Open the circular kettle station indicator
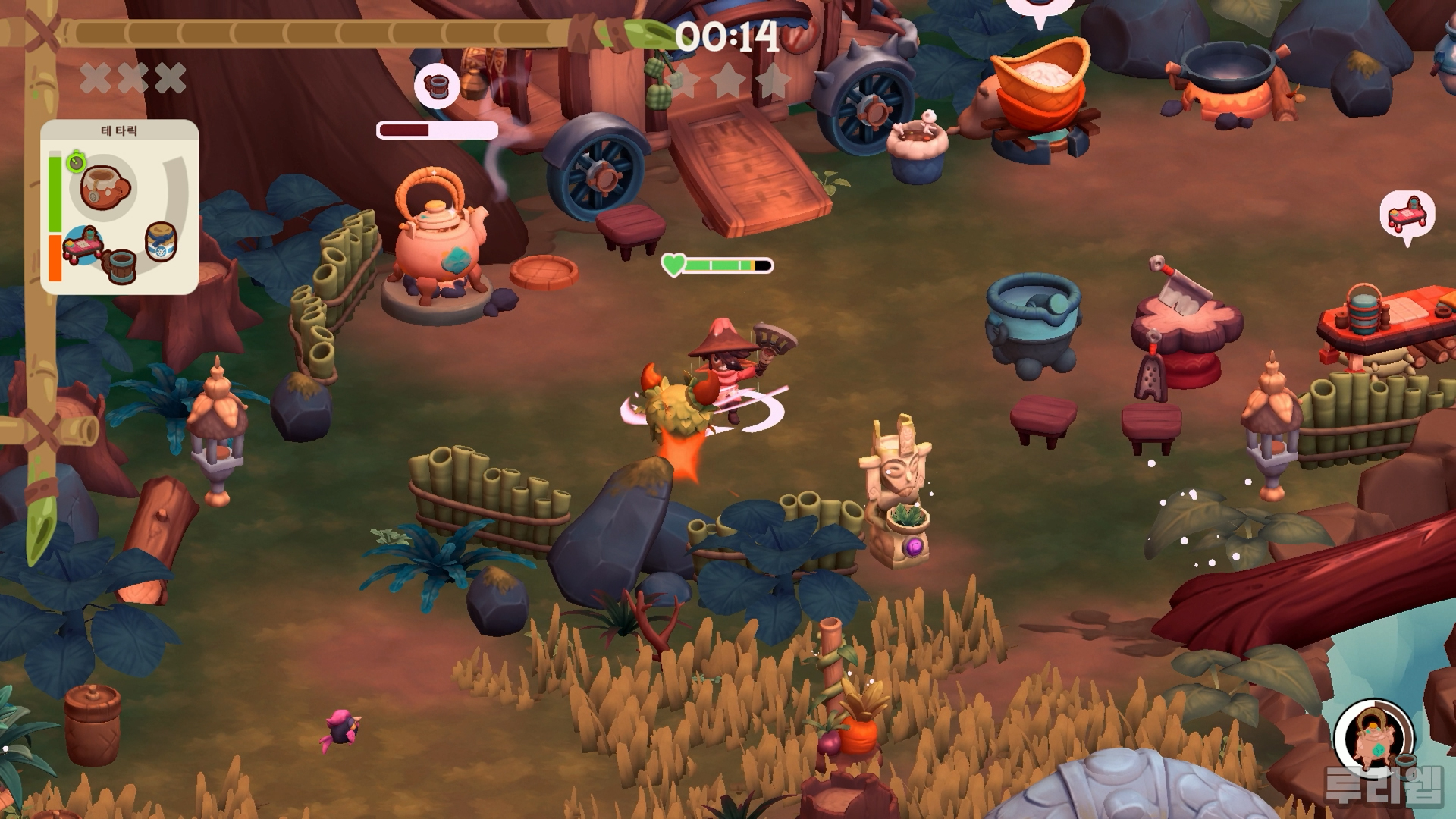Screen dimensions: 1456x819 point(1373,738)
